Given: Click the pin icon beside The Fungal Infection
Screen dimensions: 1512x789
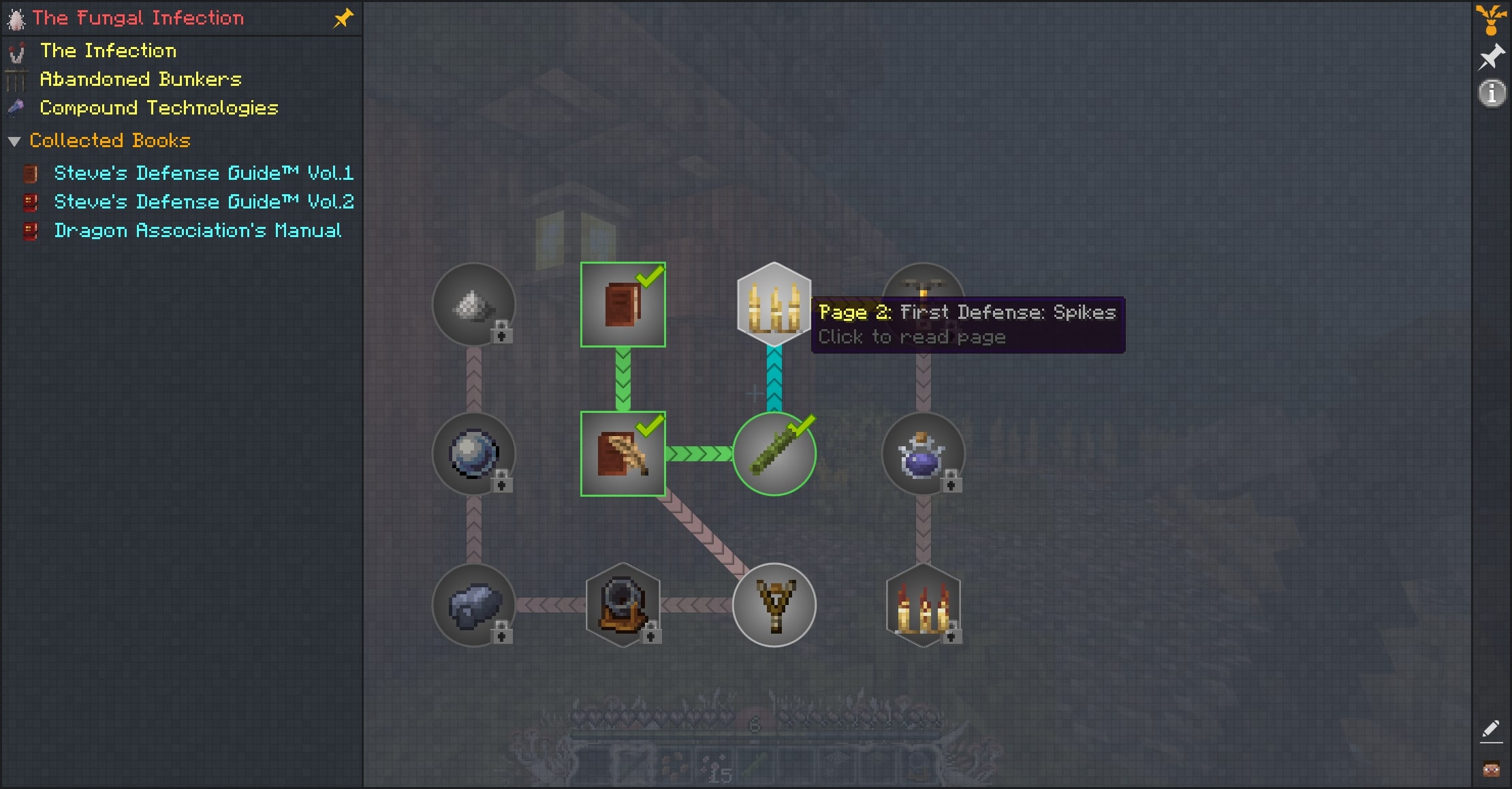Looking at the screenshot, I should point(343,18).
